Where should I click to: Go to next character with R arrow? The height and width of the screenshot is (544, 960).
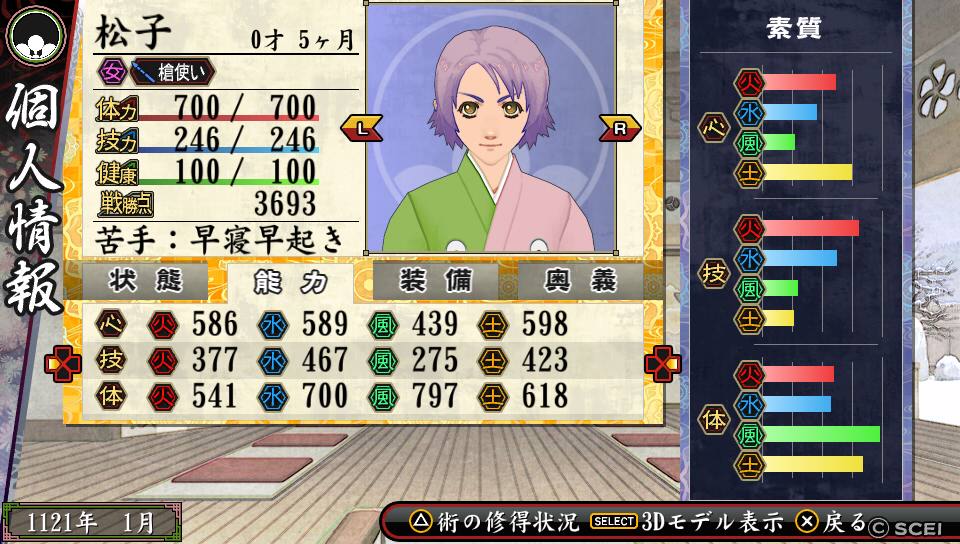pyautogui.click(x=620, y=128)
